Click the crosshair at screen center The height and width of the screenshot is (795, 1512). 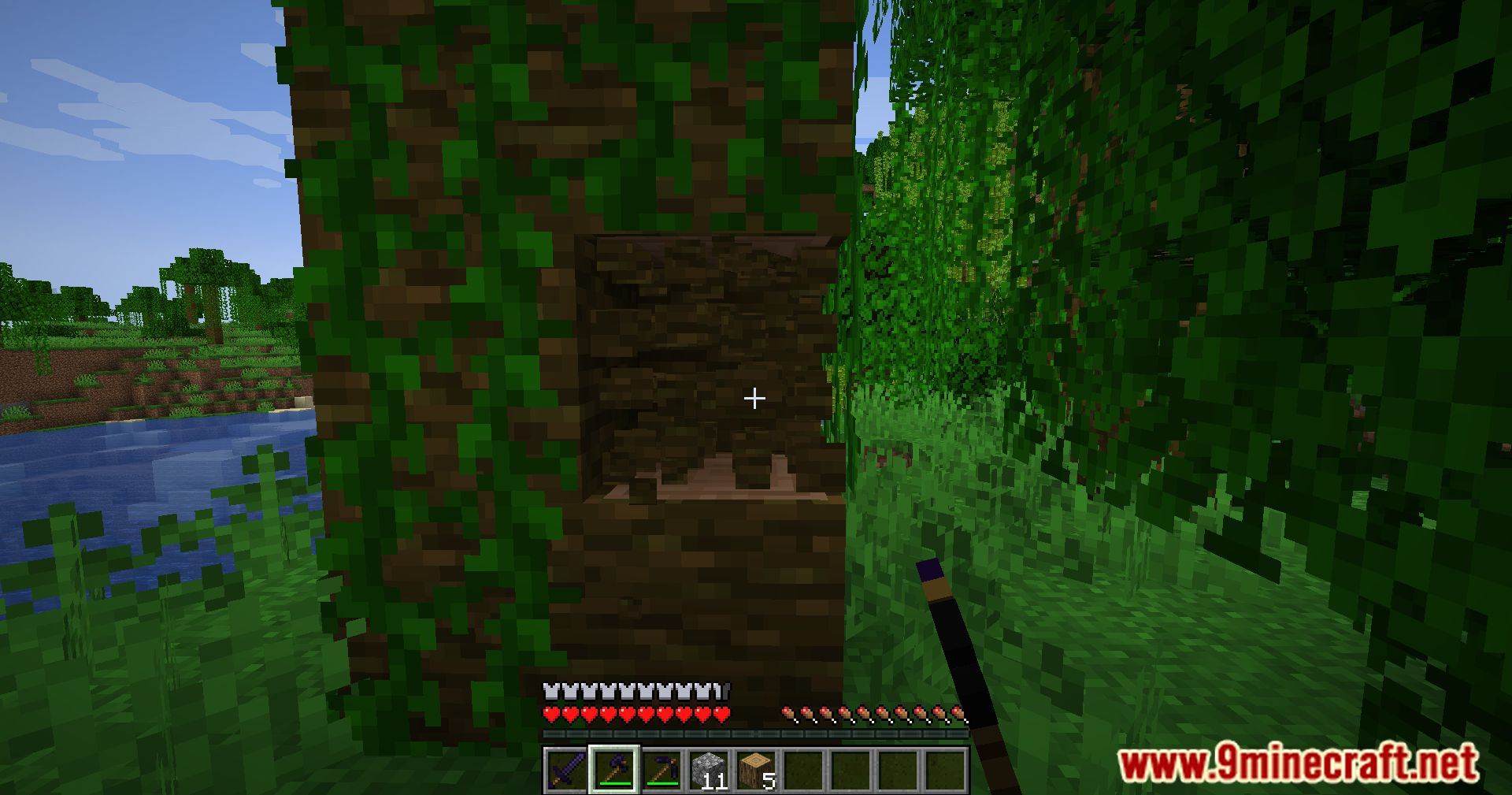click(x=754, y=399)
